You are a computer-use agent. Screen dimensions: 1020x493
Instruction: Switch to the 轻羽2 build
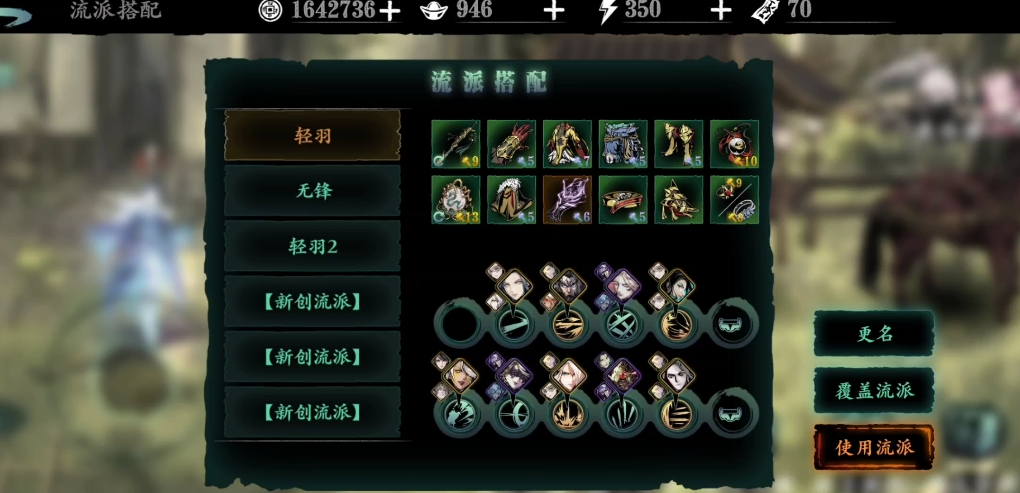pyautogui.click(x=312, y=246)
